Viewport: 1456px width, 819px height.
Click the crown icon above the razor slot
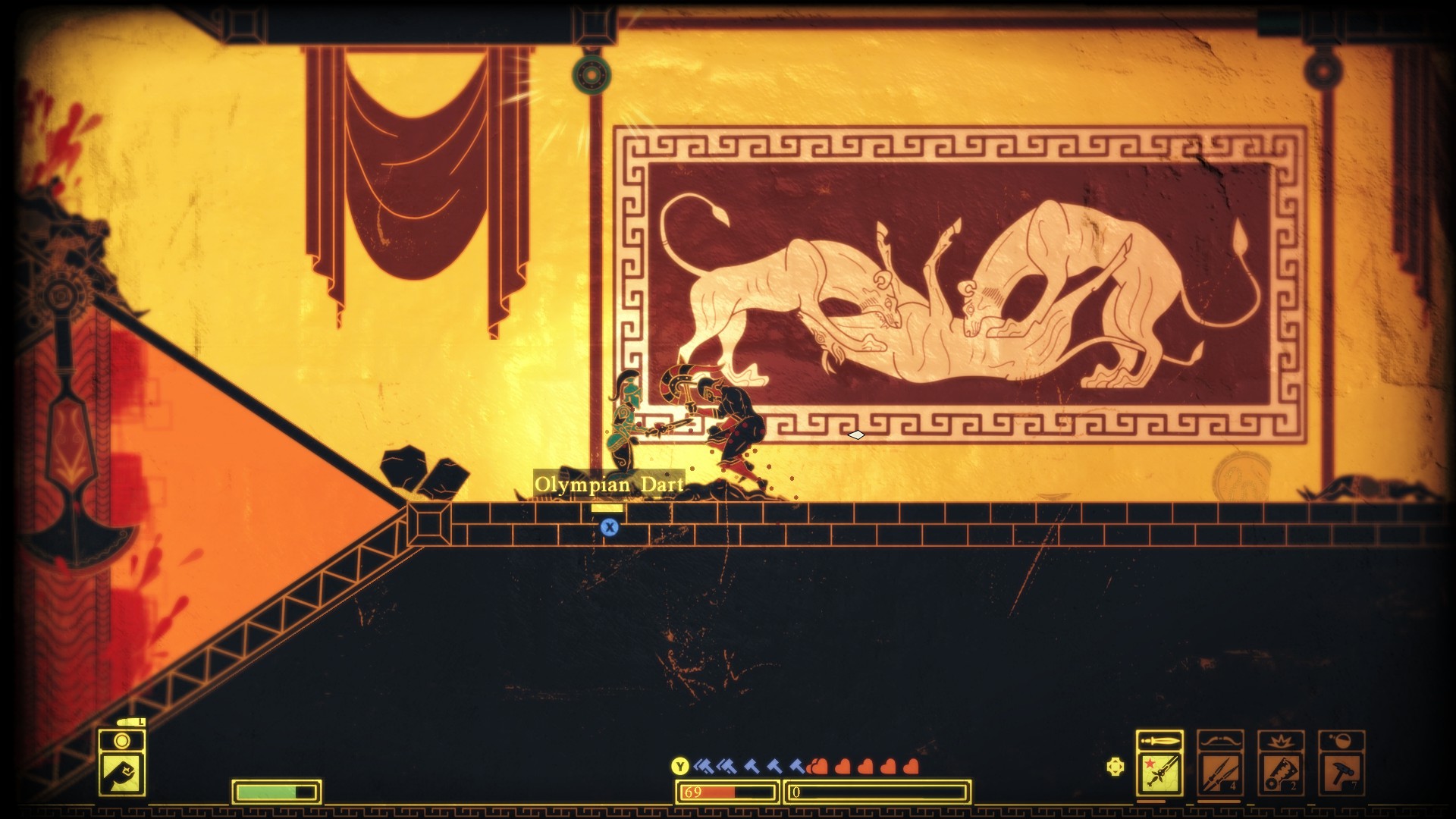tap(1282, 741)
